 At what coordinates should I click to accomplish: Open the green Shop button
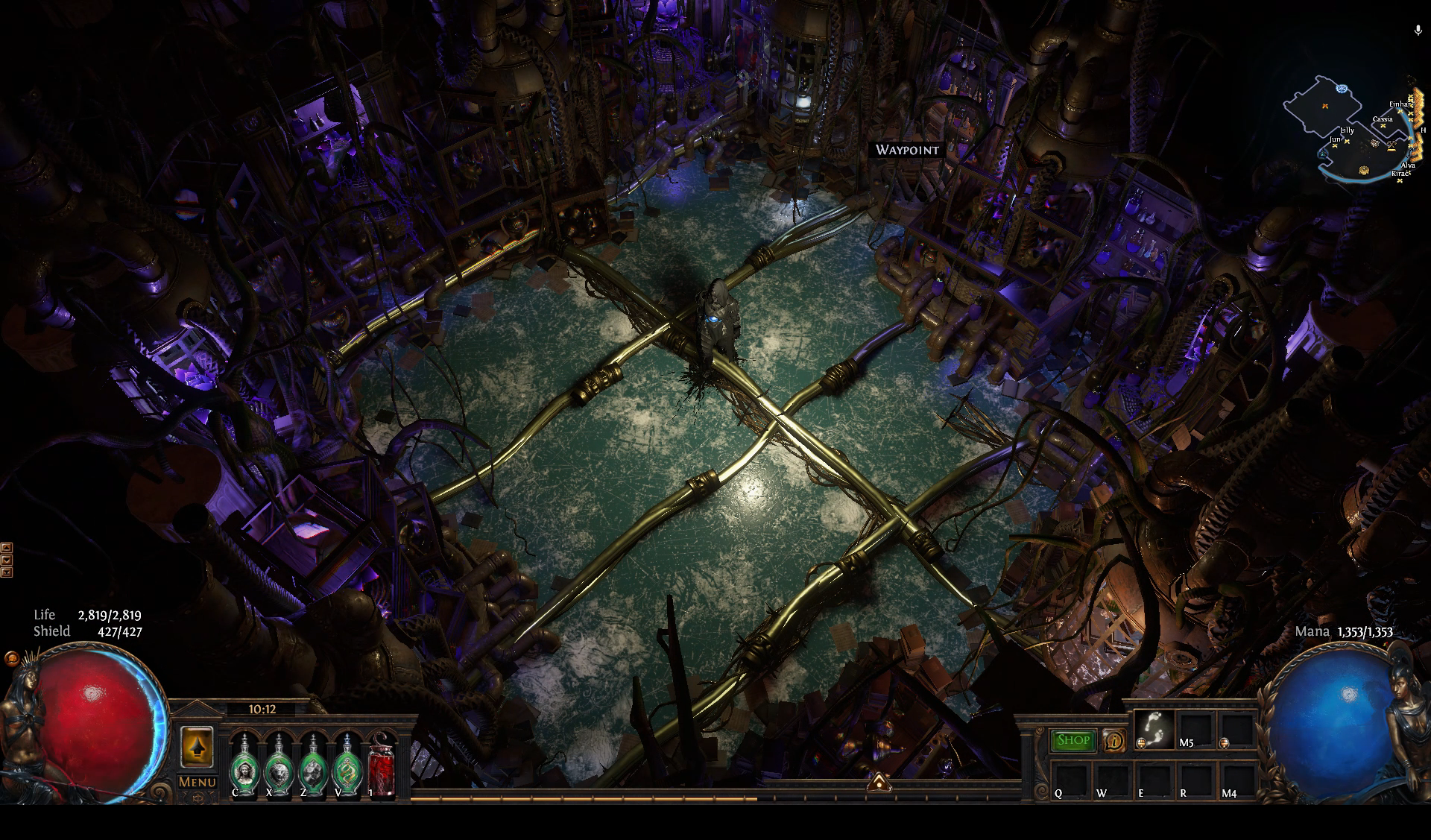[x=1073, y=740]
